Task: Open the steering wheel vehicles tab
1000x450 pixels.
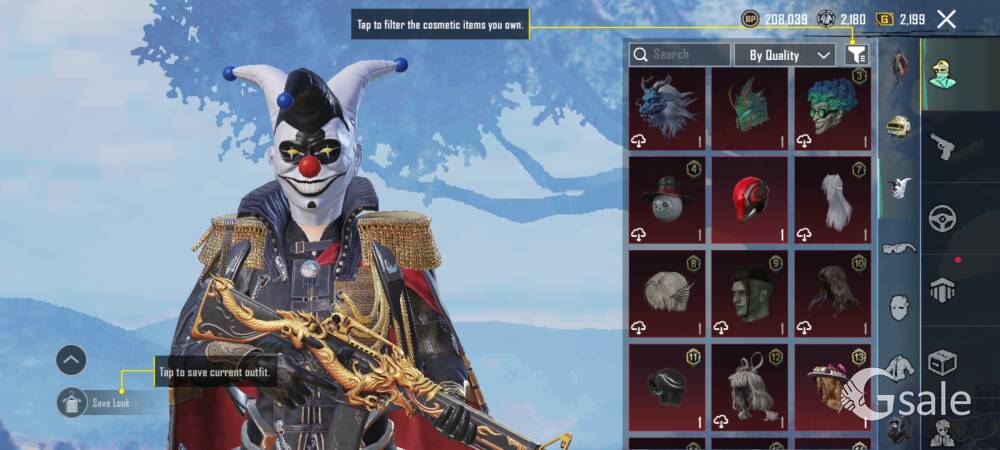Action: tap(943, 217)
